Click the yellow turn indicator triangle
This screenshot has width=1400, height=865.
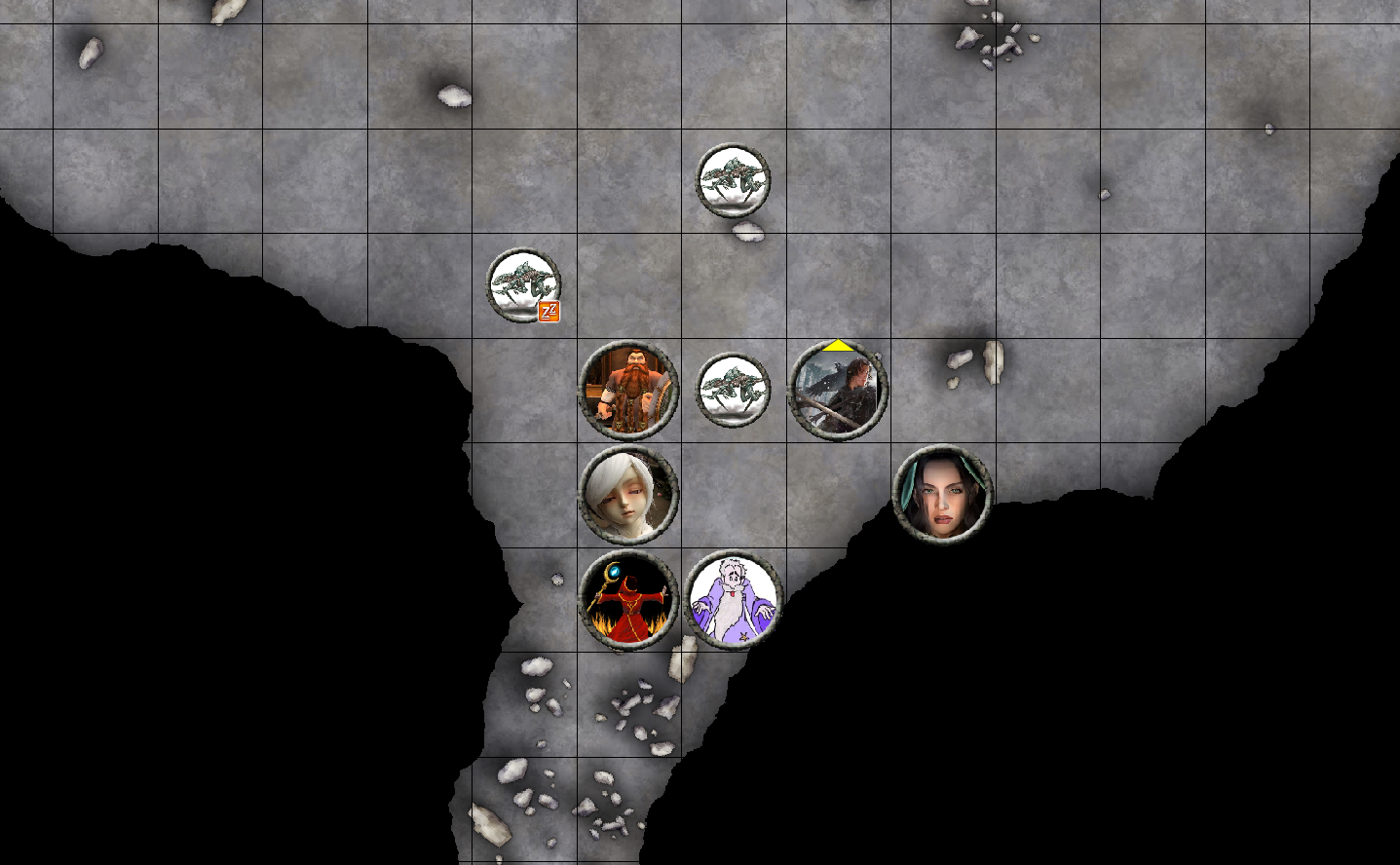pos(838,345)
